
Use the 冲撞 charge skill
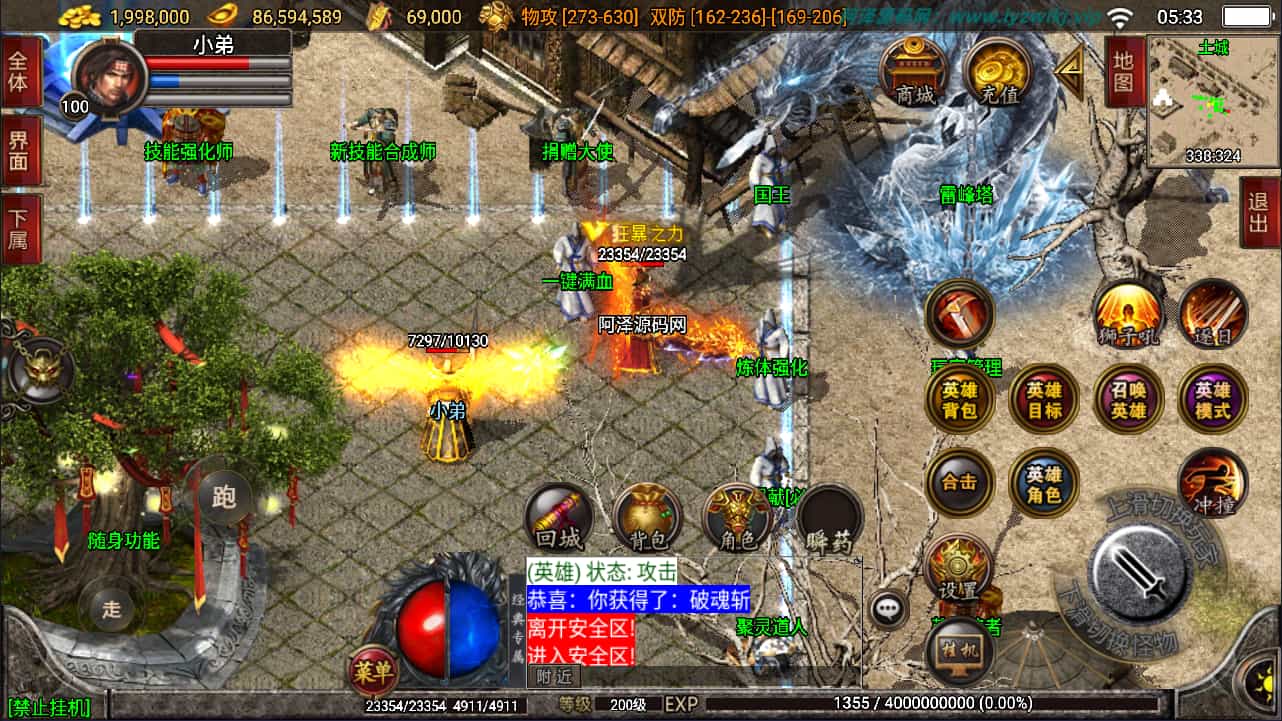click(x=1213, y=483)
